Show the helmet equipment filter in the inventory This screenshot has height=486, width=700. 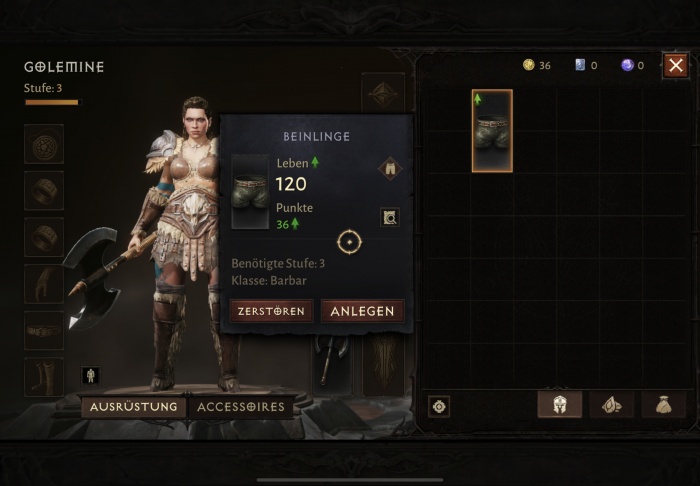560,405
